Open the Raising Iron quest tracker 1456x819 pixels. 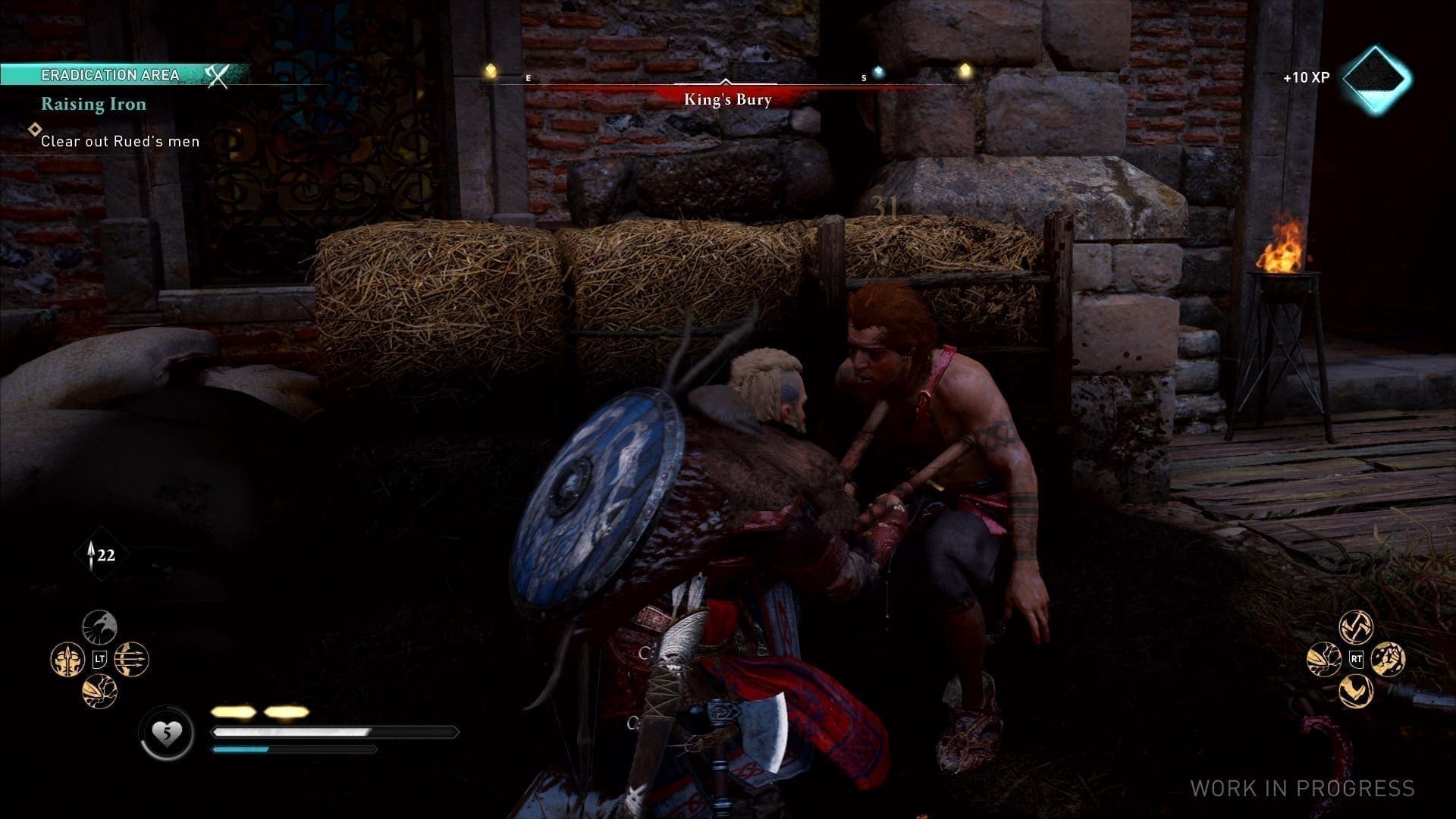(x=93, y=104)
